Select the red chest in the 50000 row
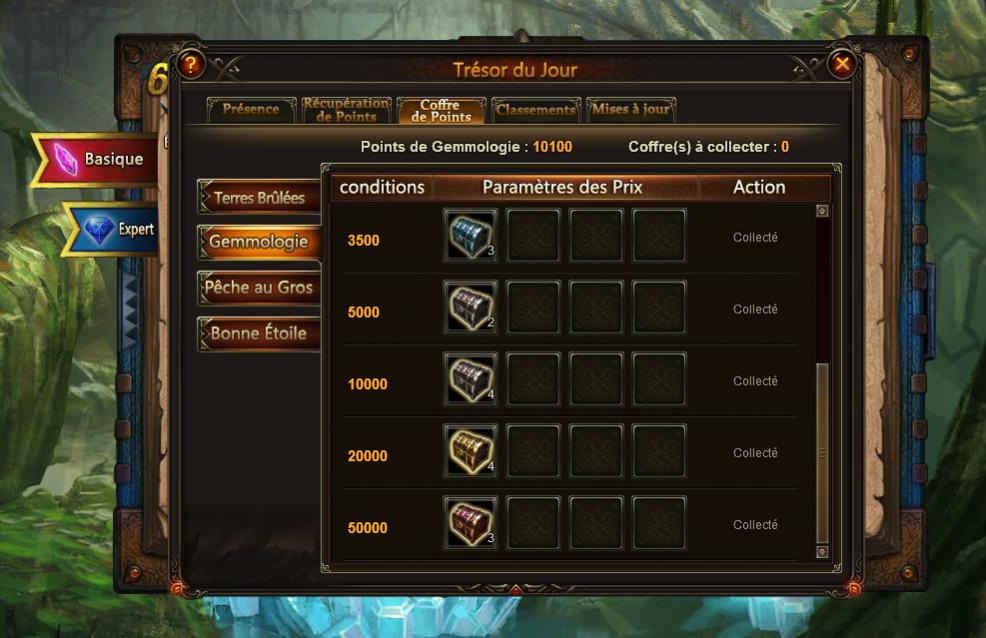This screenshot has width=986, height=638. [469, 524]
